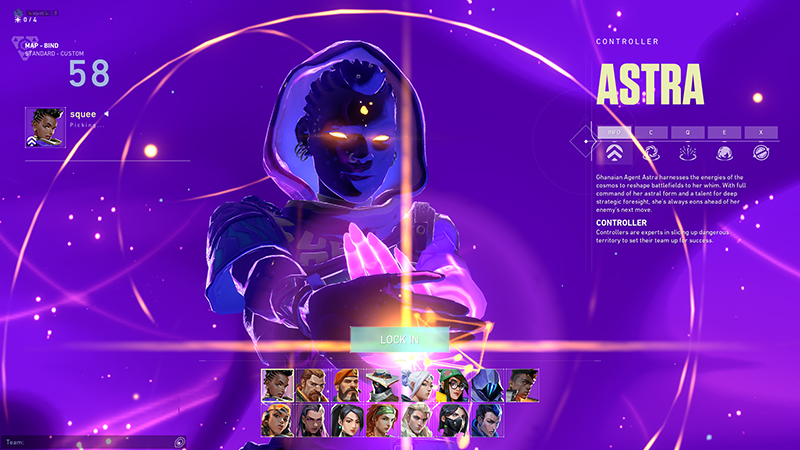
Task: Toggle the speaker icon beside squee
Action: pos(105,114)
